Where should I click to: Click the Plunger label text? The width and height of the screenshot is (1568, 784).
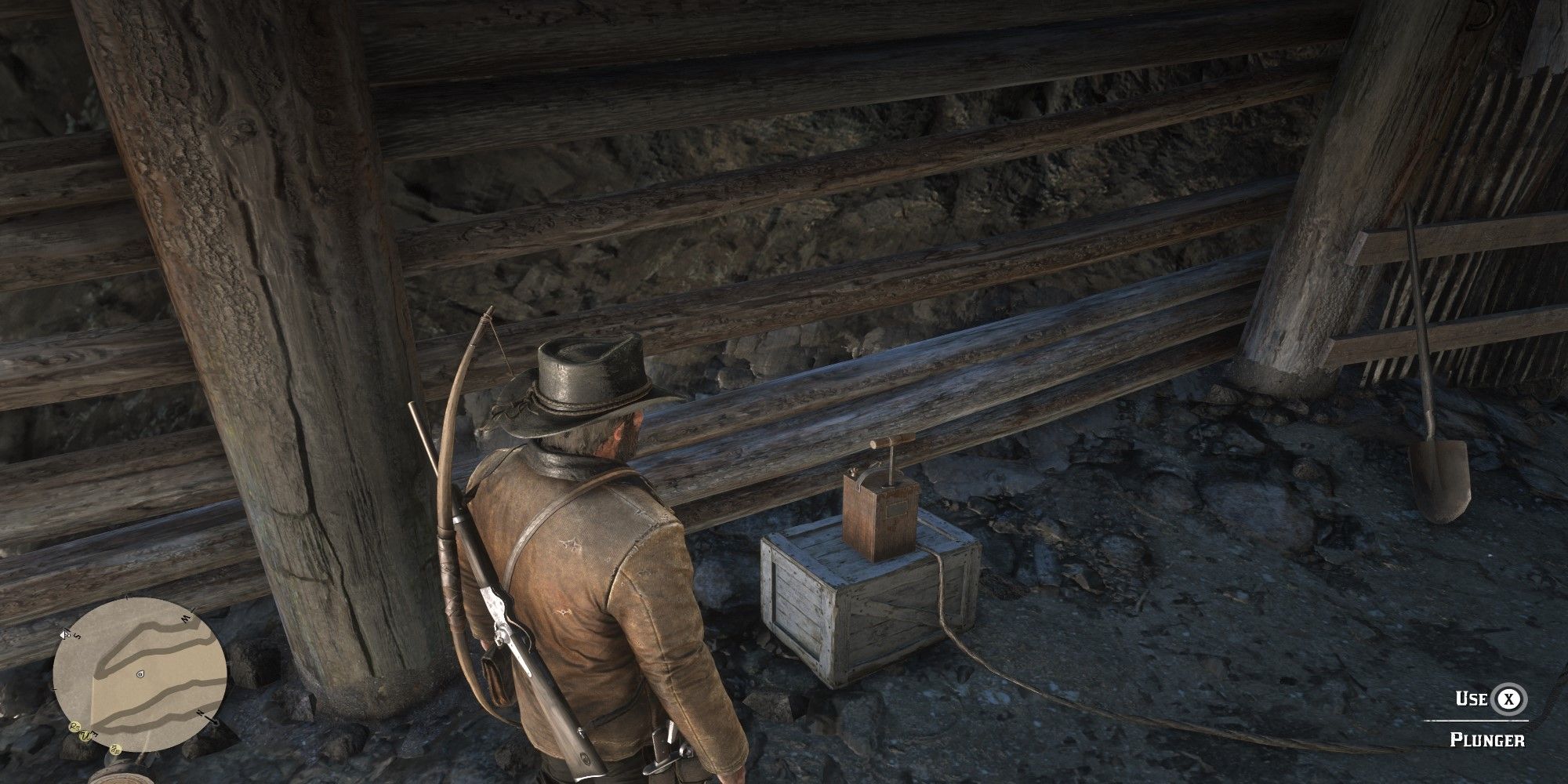tap(1487, 739)
